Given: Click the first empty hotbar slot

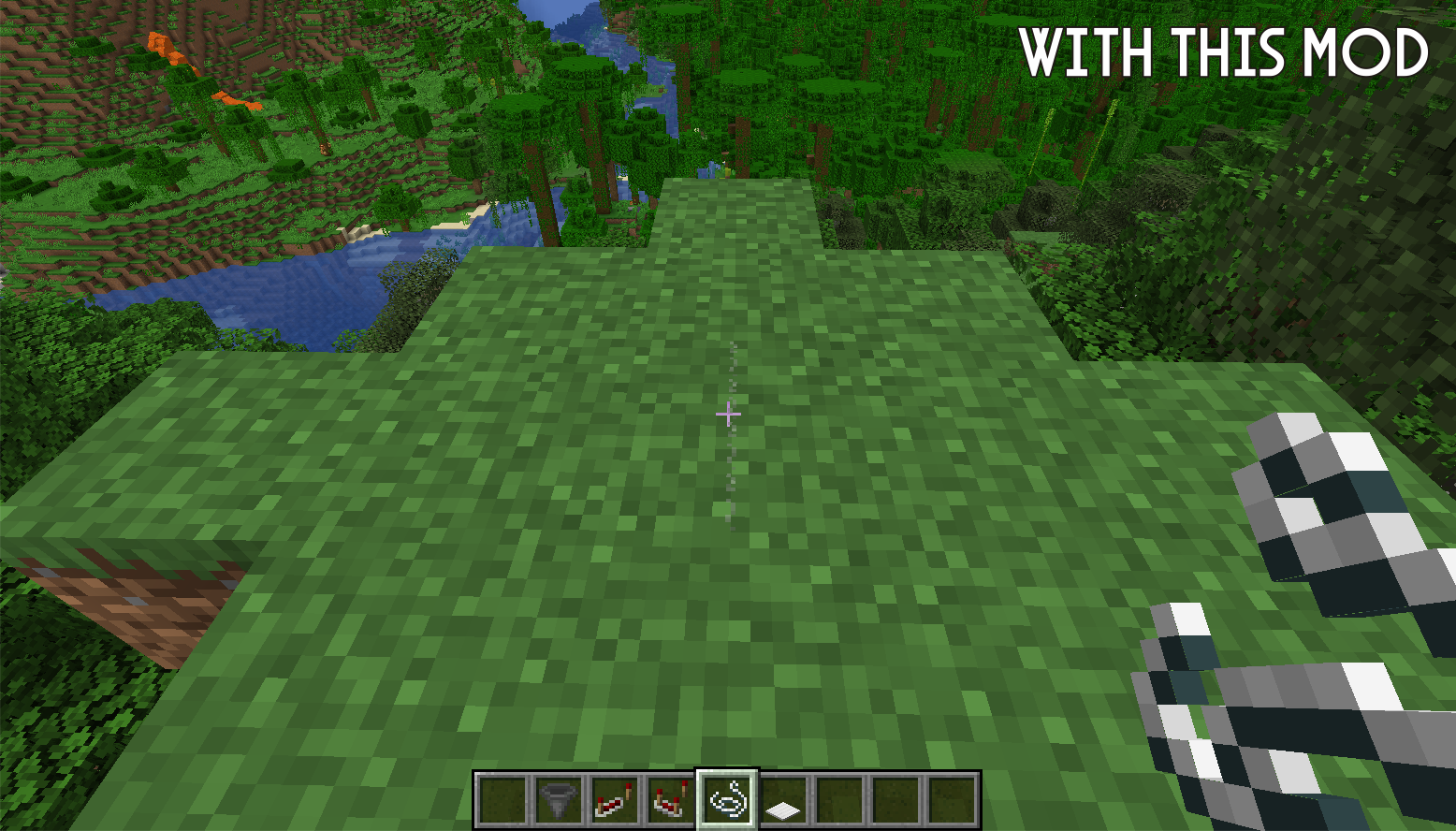Looking at the screenshot, I should (501, 800).
